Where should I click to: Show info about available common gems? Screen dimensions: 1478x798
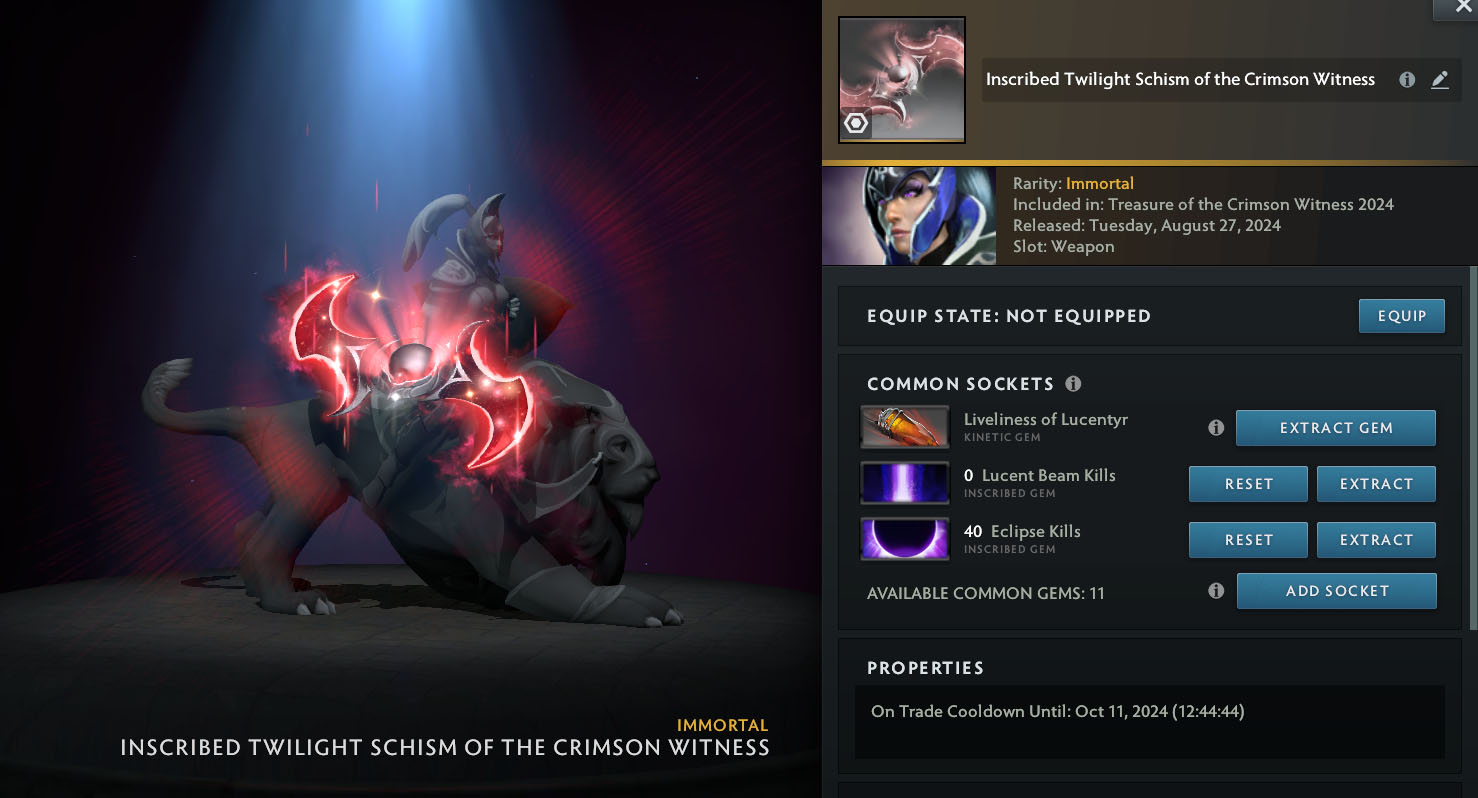(1216, 591)
